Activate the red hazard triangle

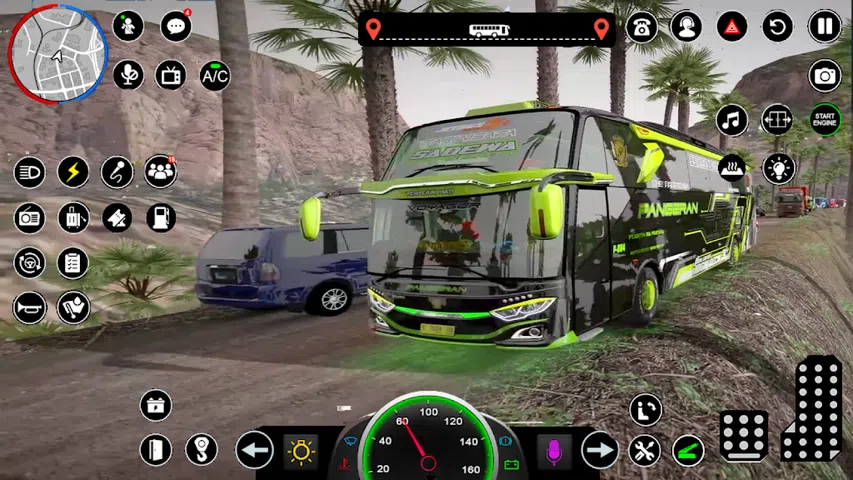733,26
